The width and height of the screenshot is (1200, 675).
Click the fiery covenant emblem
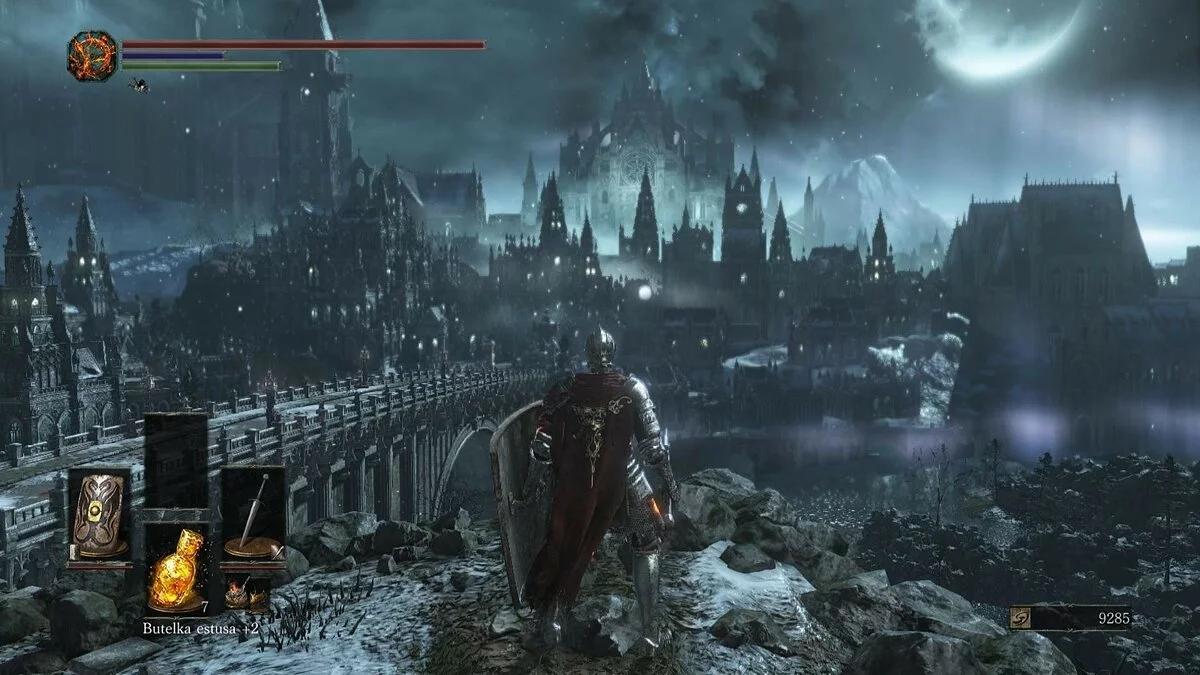click(x=92, y=54)
